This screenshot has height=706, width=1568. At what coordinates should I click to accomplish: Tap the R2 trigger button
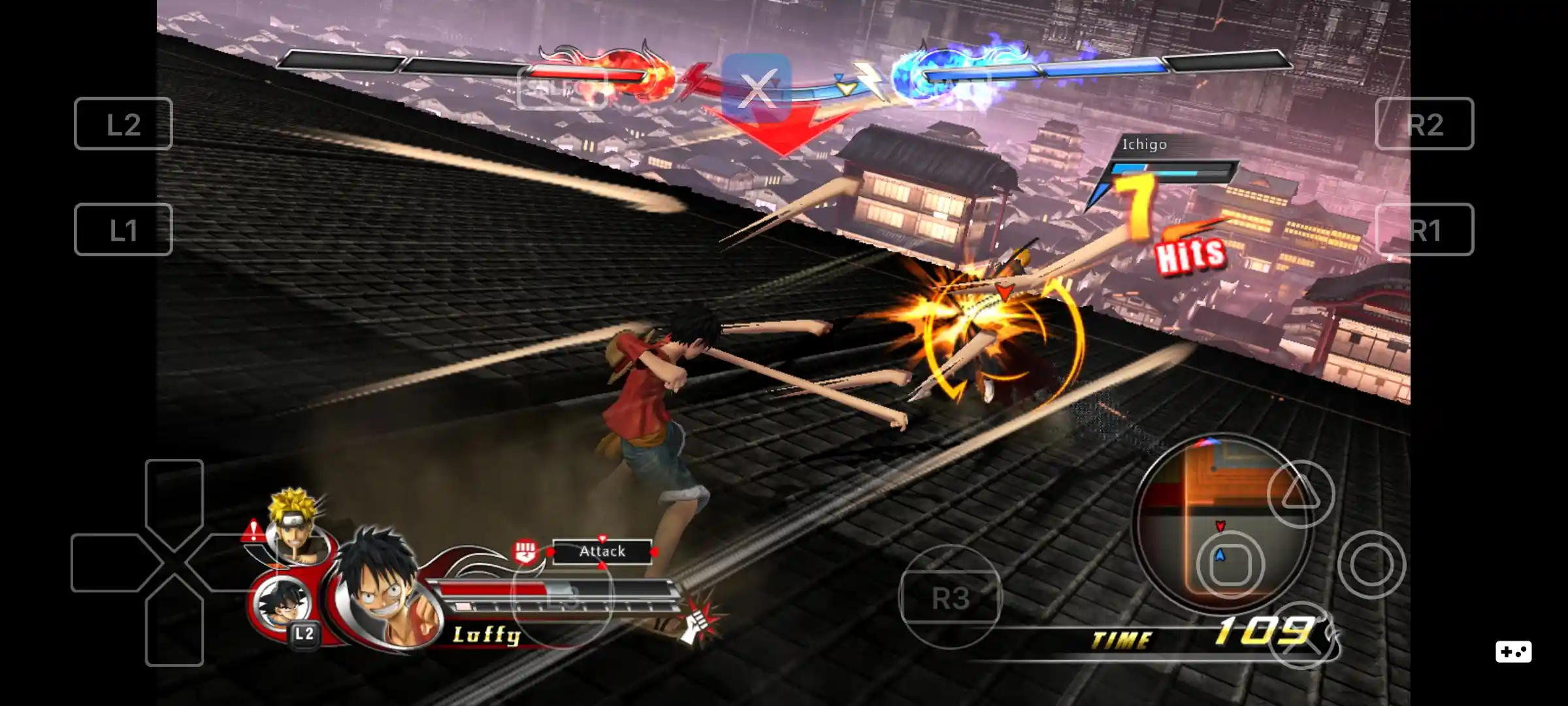tap(1426, 124)
